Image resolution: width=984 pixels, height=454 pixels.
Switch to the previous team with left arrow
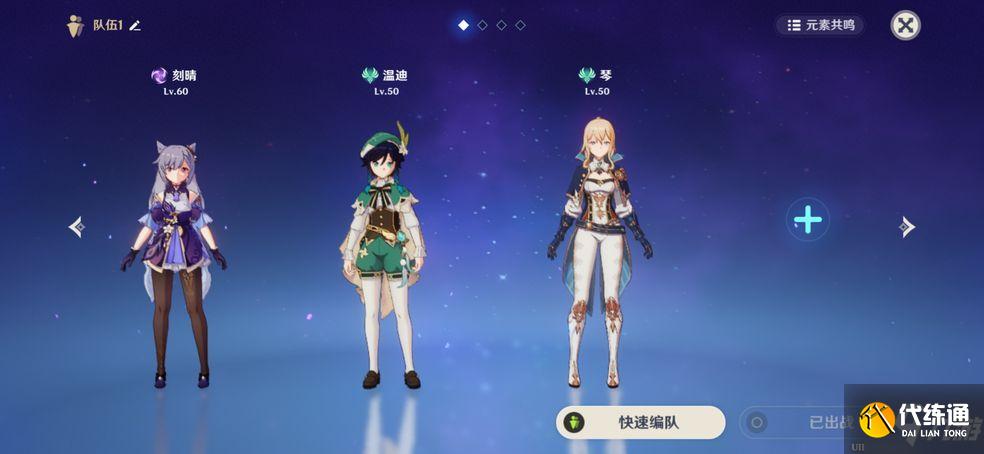(x=76, y=227)
